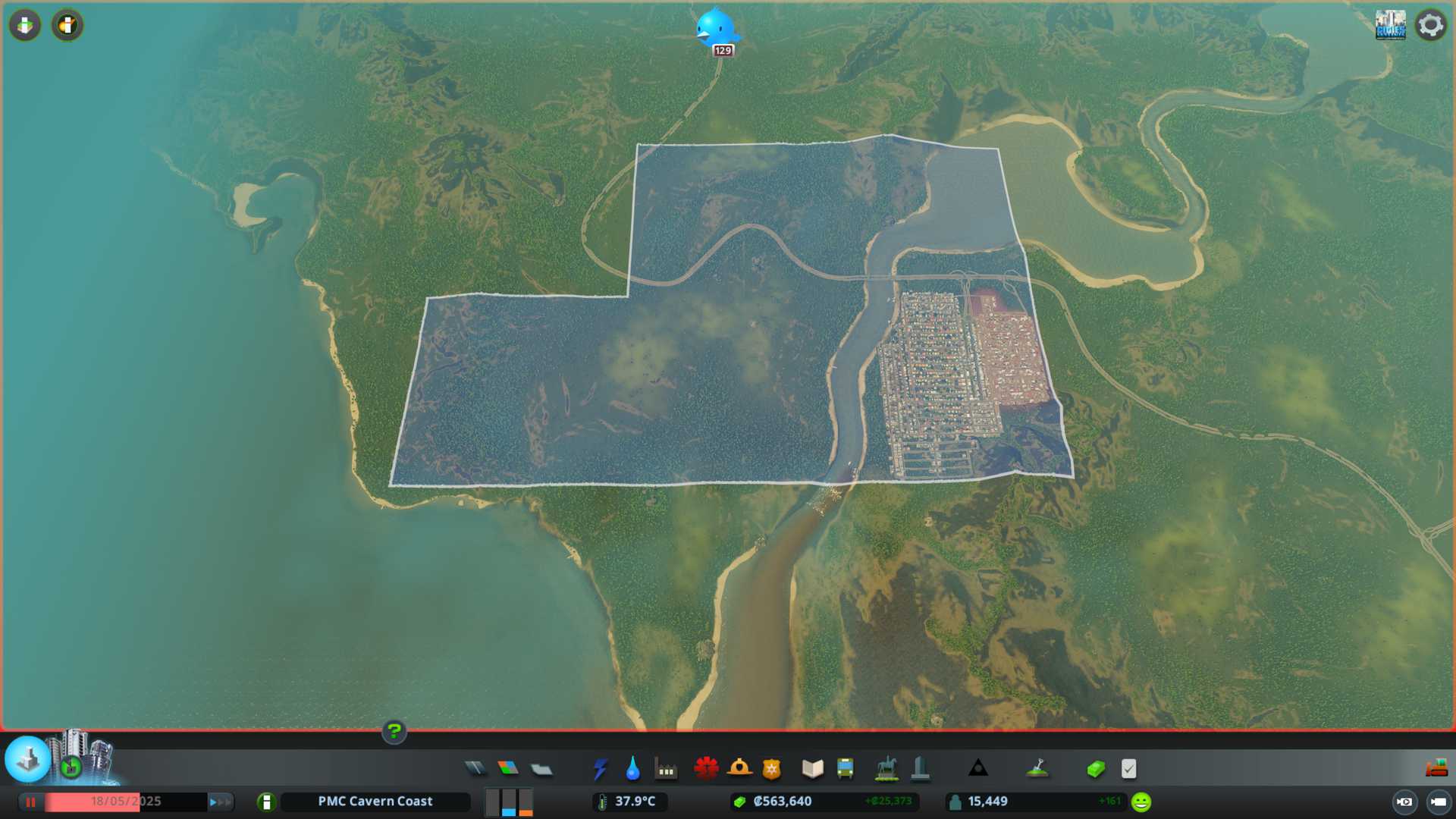Open the landscaping shovel tool

click(x=1037, y=769)
